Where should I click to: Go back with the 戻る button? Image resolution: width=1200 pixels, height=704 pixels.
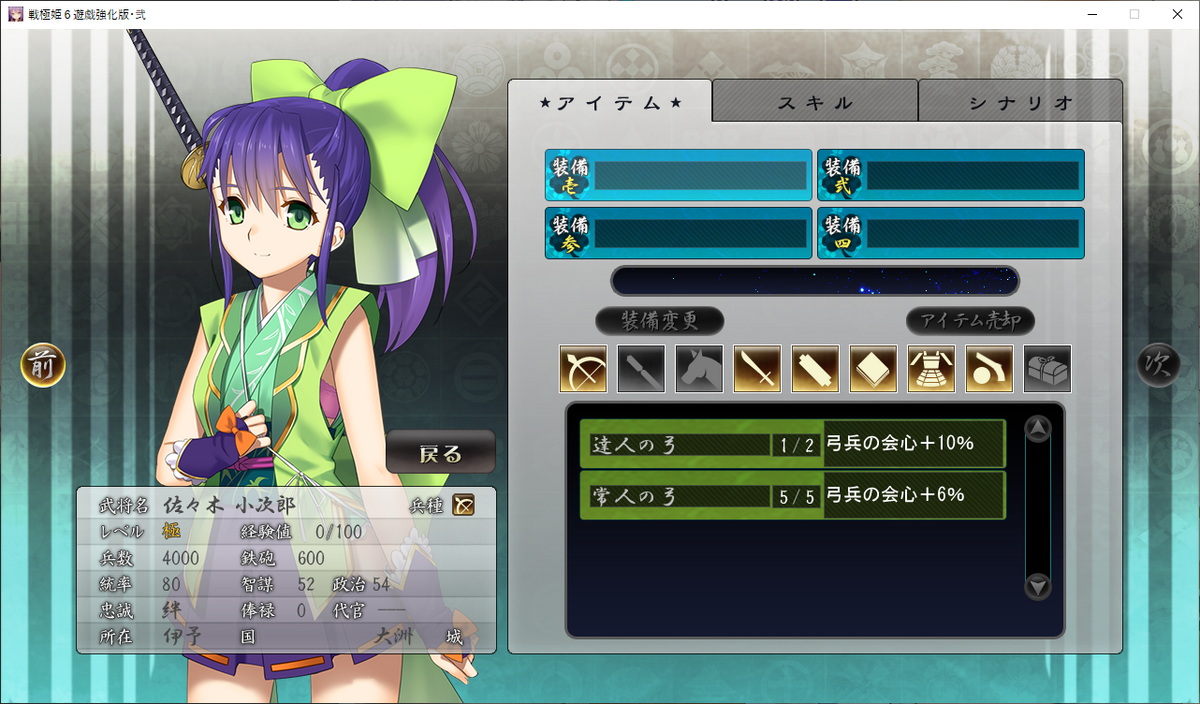tap(441, 453)
